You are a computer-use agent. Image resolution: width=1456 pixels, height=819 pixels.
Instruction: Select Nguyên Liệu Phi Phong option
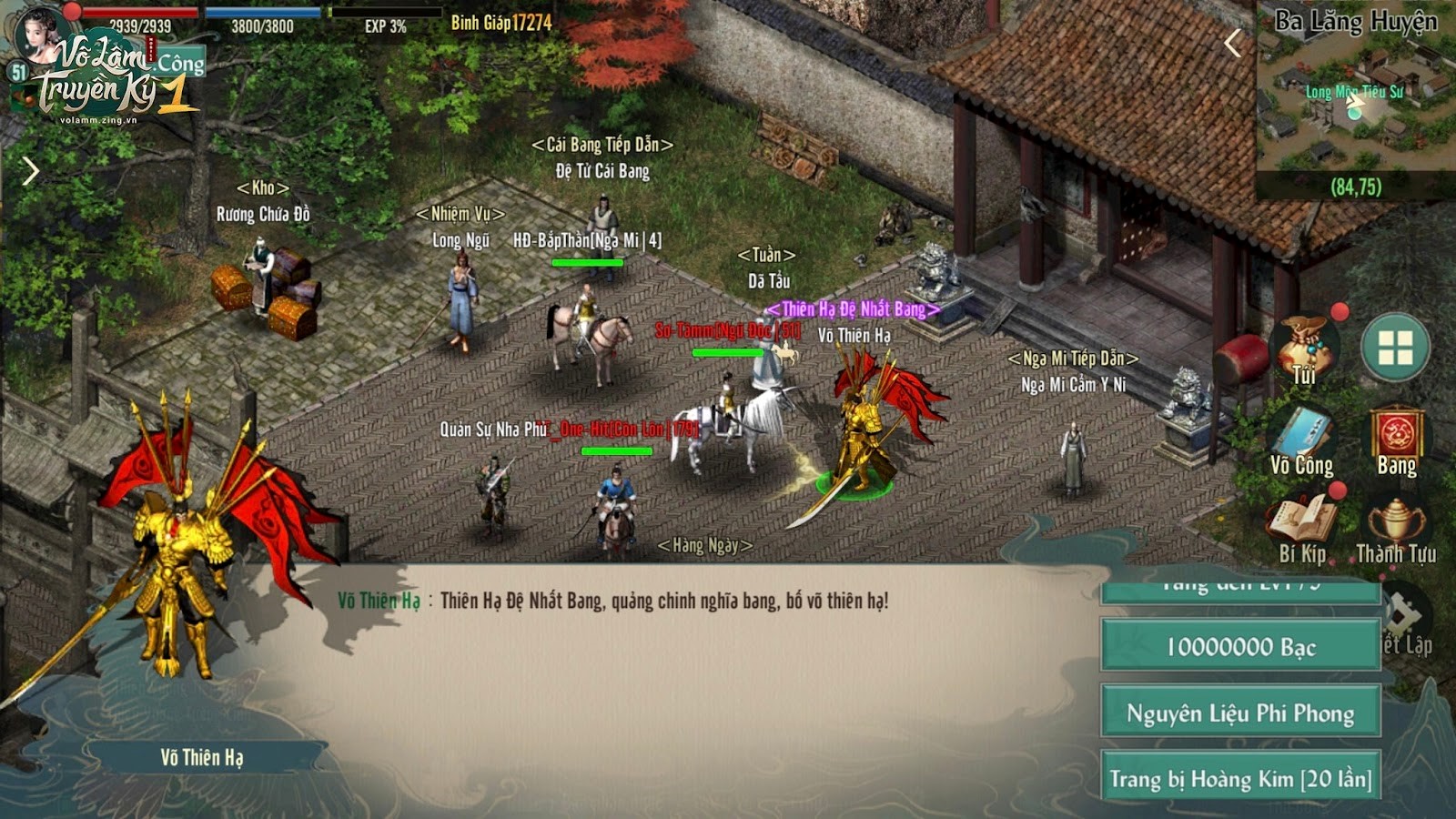[x=1240, y=713]
